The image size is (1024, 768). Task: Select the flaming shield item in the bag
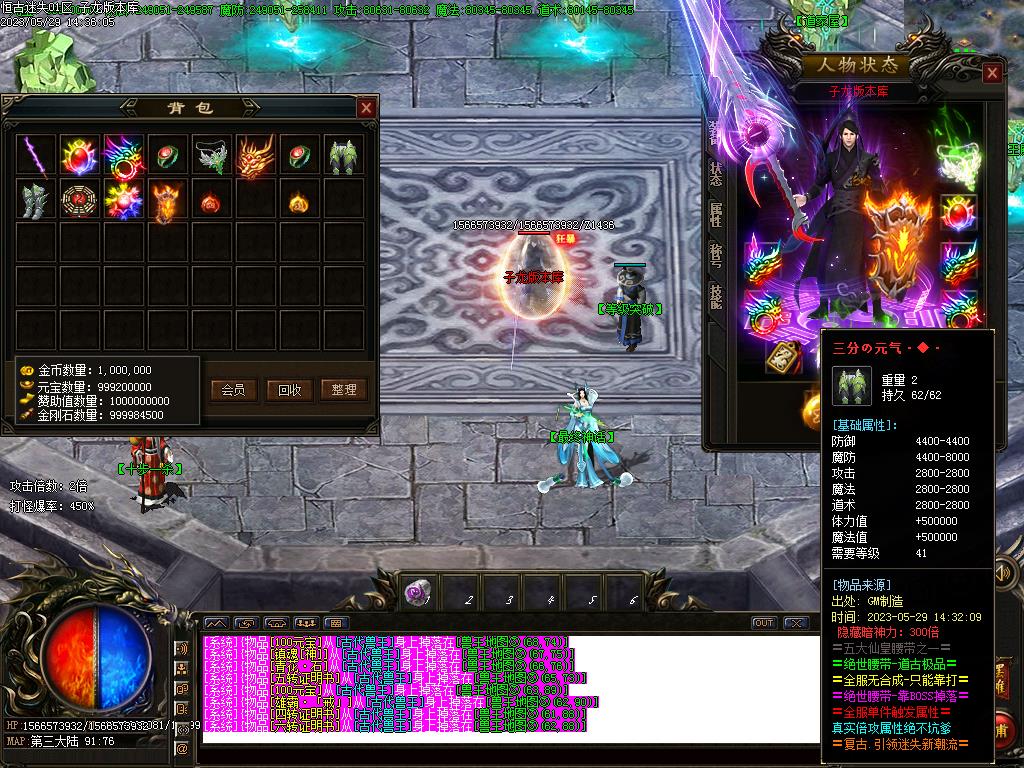click(x=167, y=200)
